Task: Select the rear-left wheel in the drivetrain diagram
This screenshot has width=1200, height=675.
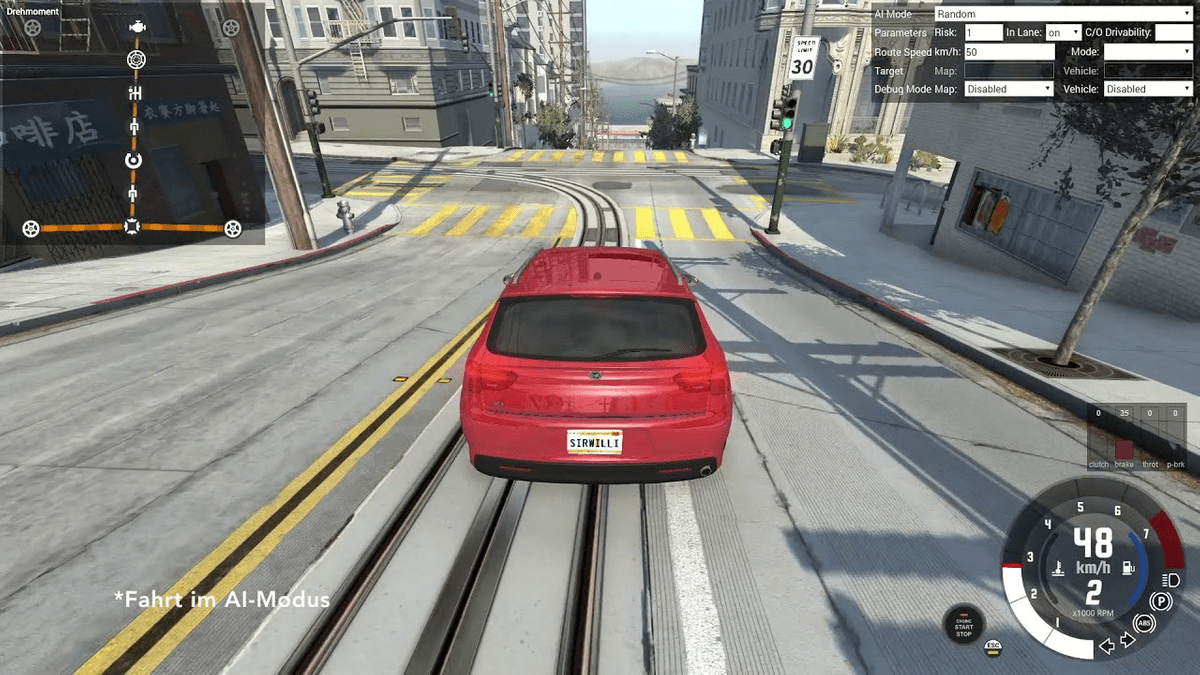Action: 31,229
